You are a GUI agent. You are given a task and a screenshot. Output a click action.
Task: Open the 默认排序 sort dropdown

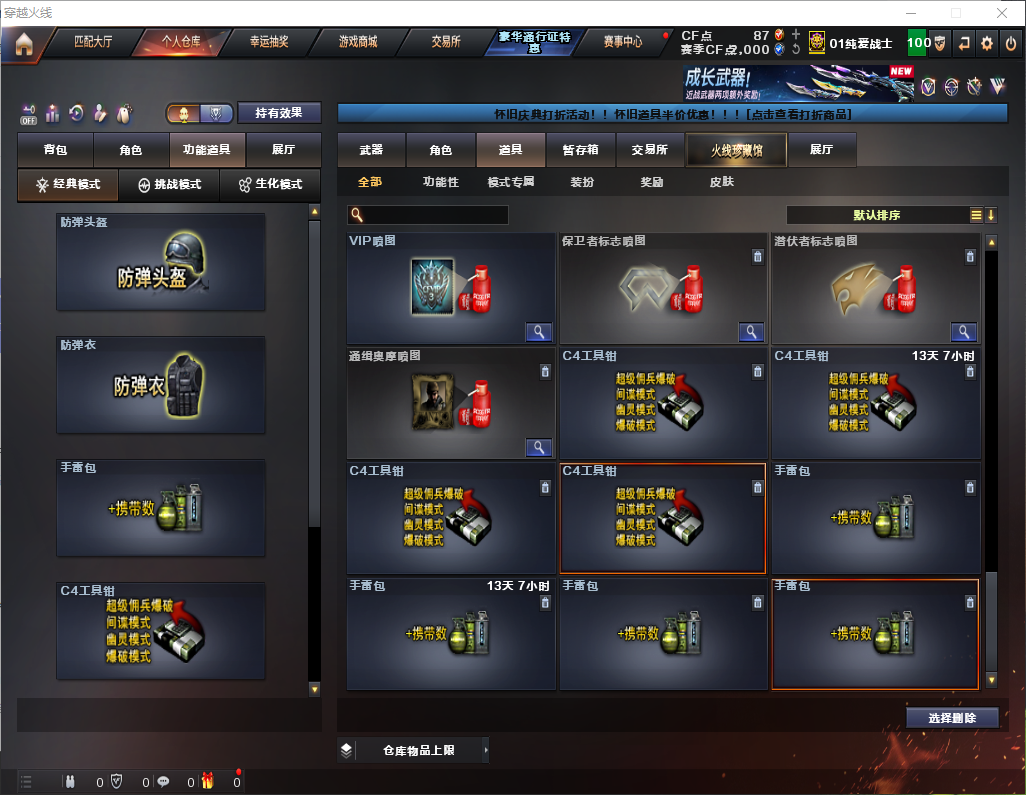pyautogui.click(x=875, y=215)
